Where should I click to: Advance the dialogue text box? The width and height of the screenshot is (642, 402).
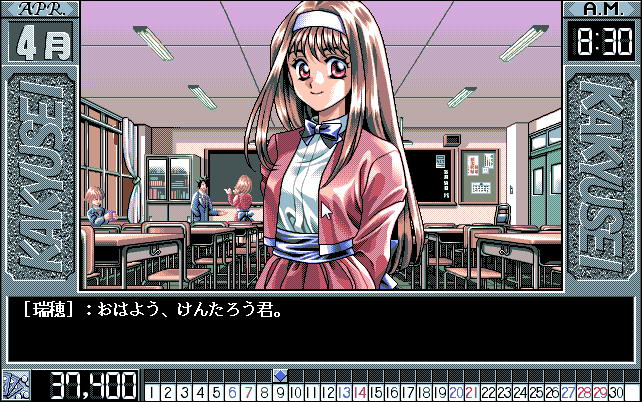click(x=320, y=328)
